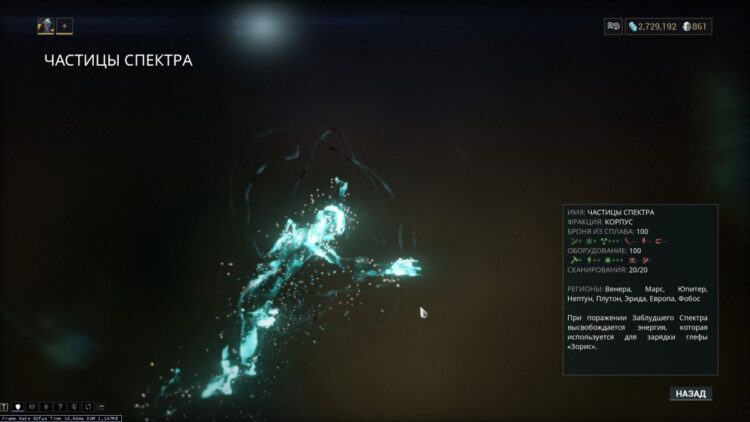Click the plus squad invite slot
750x422 pixels.
pos(64,26)
